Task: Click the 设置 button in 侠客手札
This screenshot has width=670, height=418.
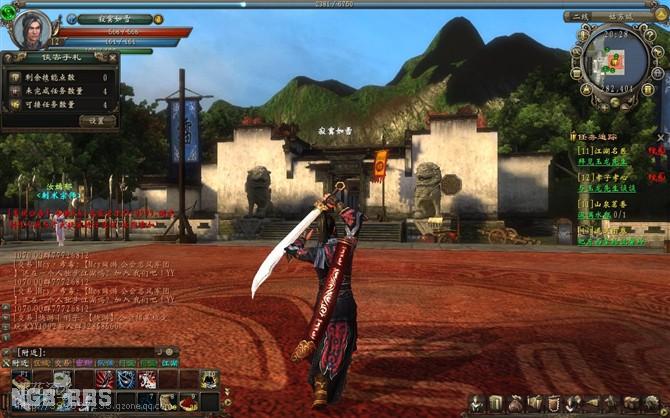Action: coord(97,120)
